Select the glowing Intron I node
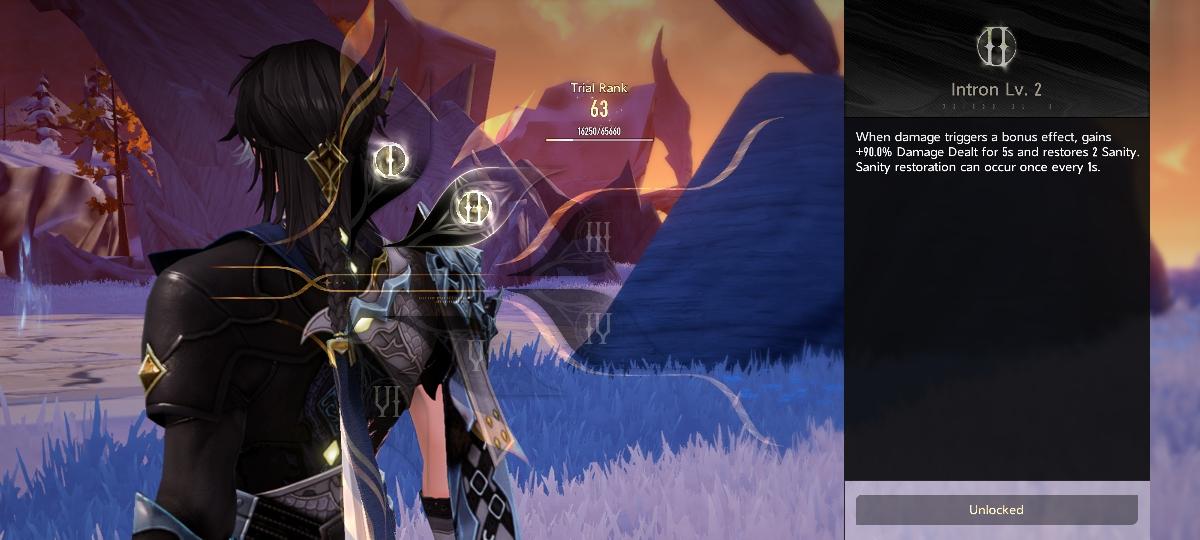This screenshot has height=540, width=1200. pyautogui.click(x=390, y=159)
